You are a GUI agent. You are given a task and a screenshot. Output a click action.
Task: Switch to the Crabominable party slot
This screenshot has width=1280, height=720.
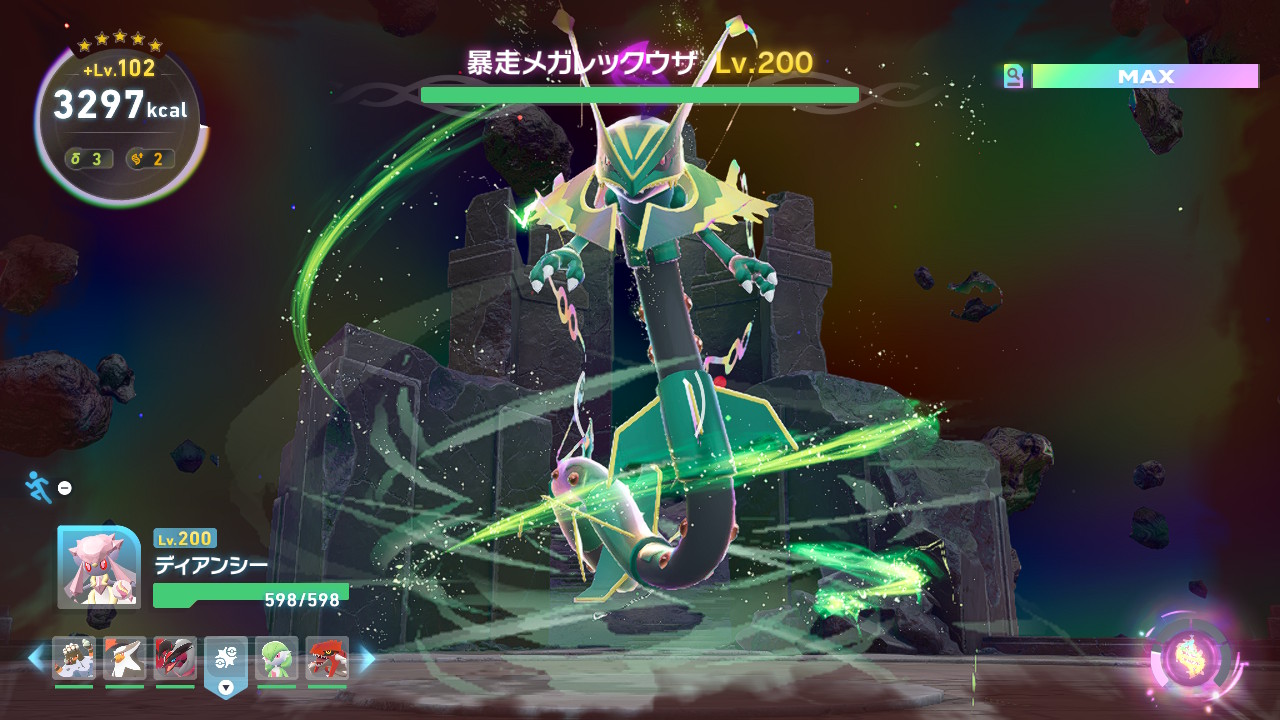pyautogui.click(x=74, y=658)
